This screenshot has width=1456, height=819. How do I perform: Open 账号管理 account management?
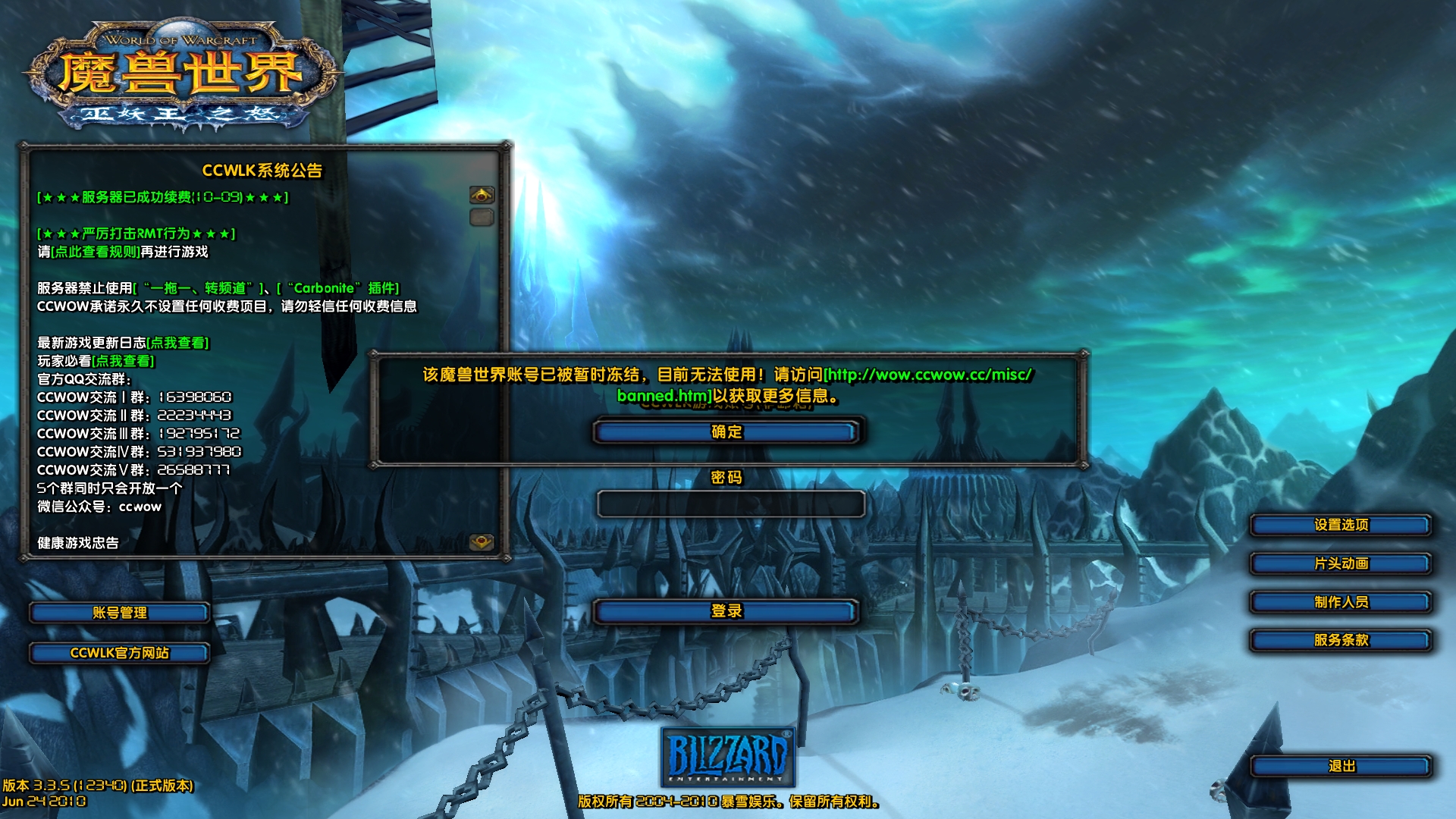pos(119,613)
